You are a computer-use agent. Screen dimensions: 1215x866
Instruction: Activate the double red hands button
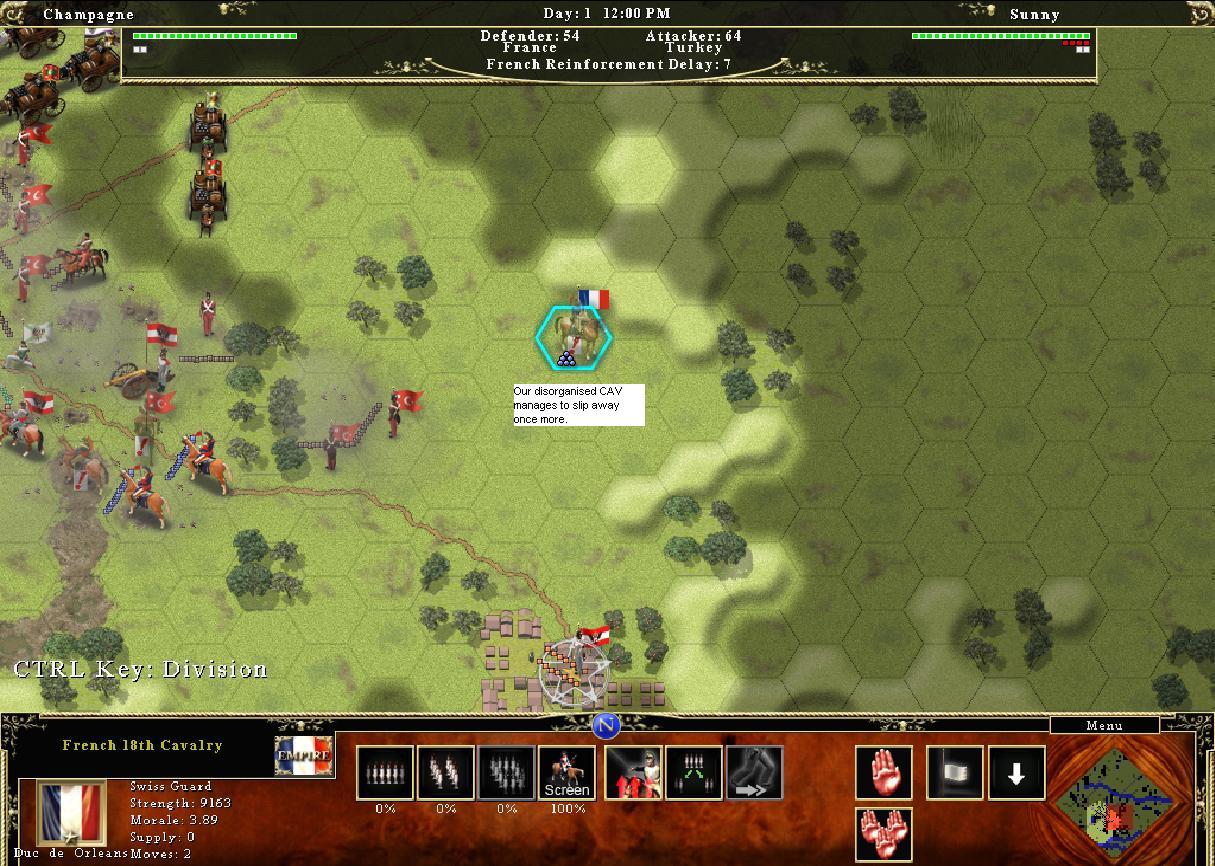[x=884, y=834]
